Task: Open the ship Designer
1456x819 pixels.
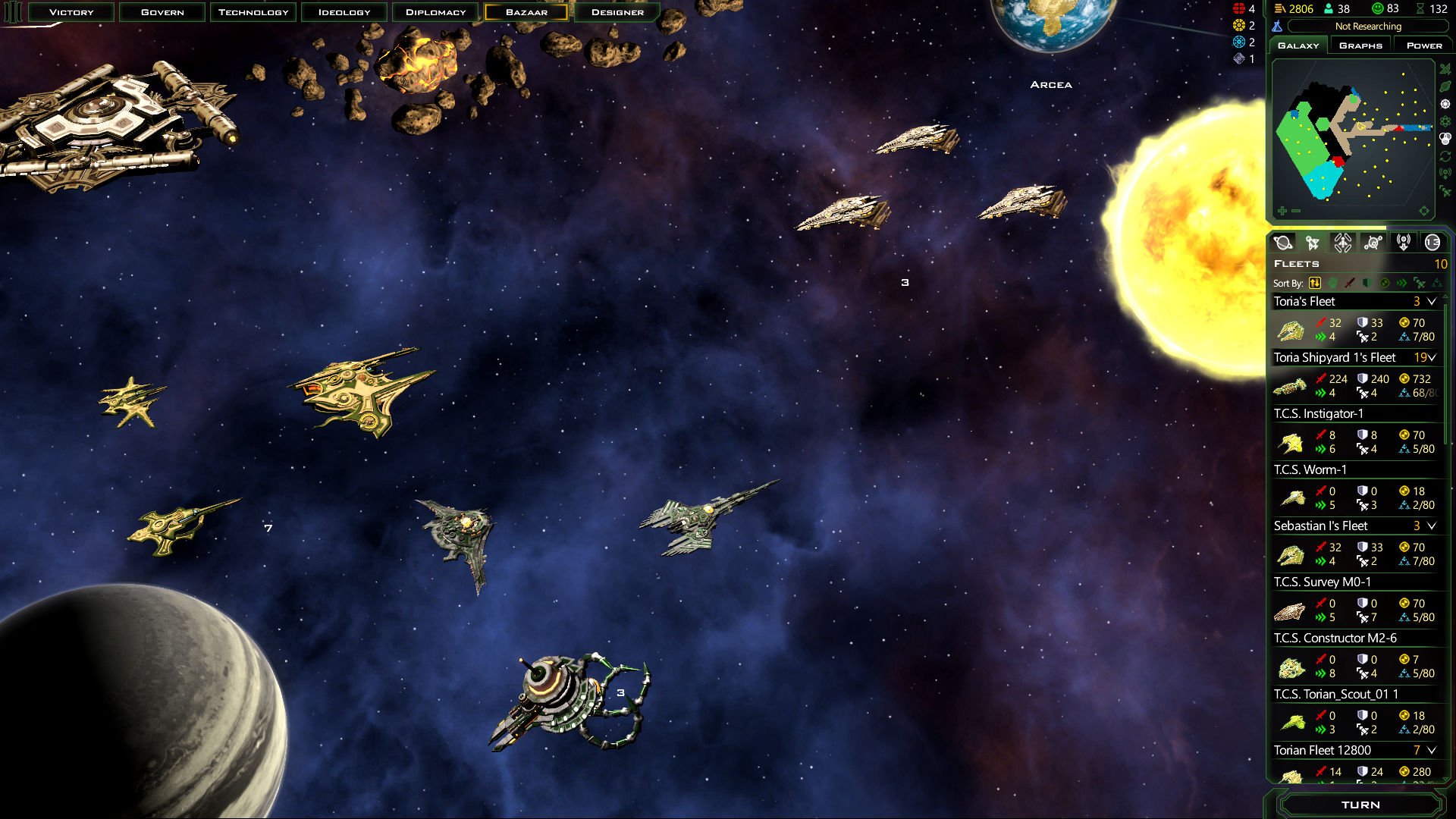Action: 617,12
